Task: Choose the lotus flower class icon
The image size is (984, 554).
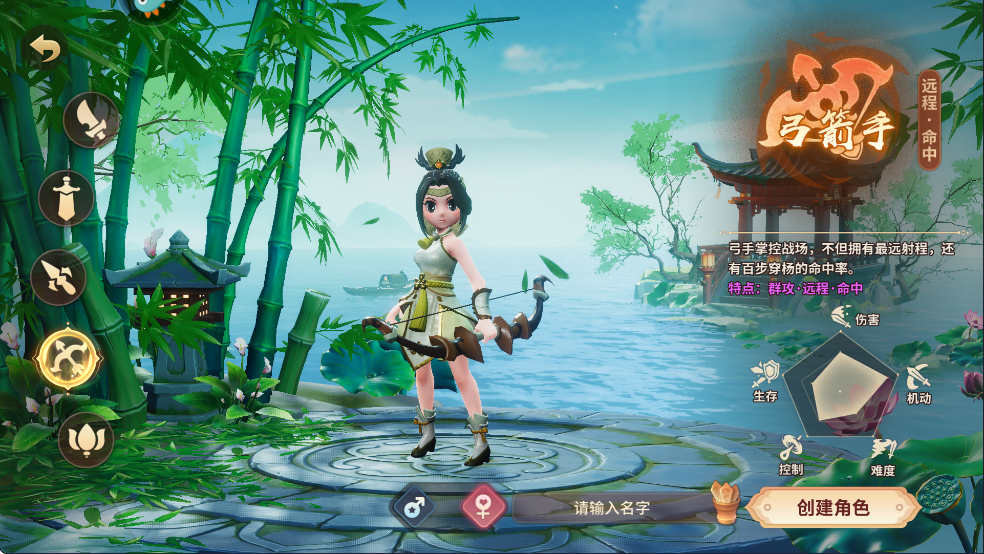Action: pyautogui.click(x=85, y=439)
